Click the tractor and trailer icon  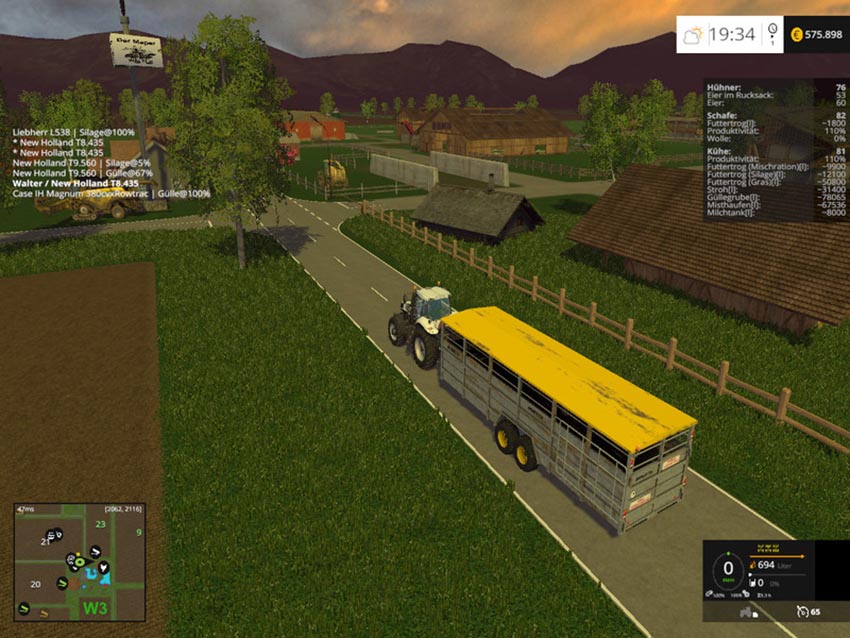(747, 611)
